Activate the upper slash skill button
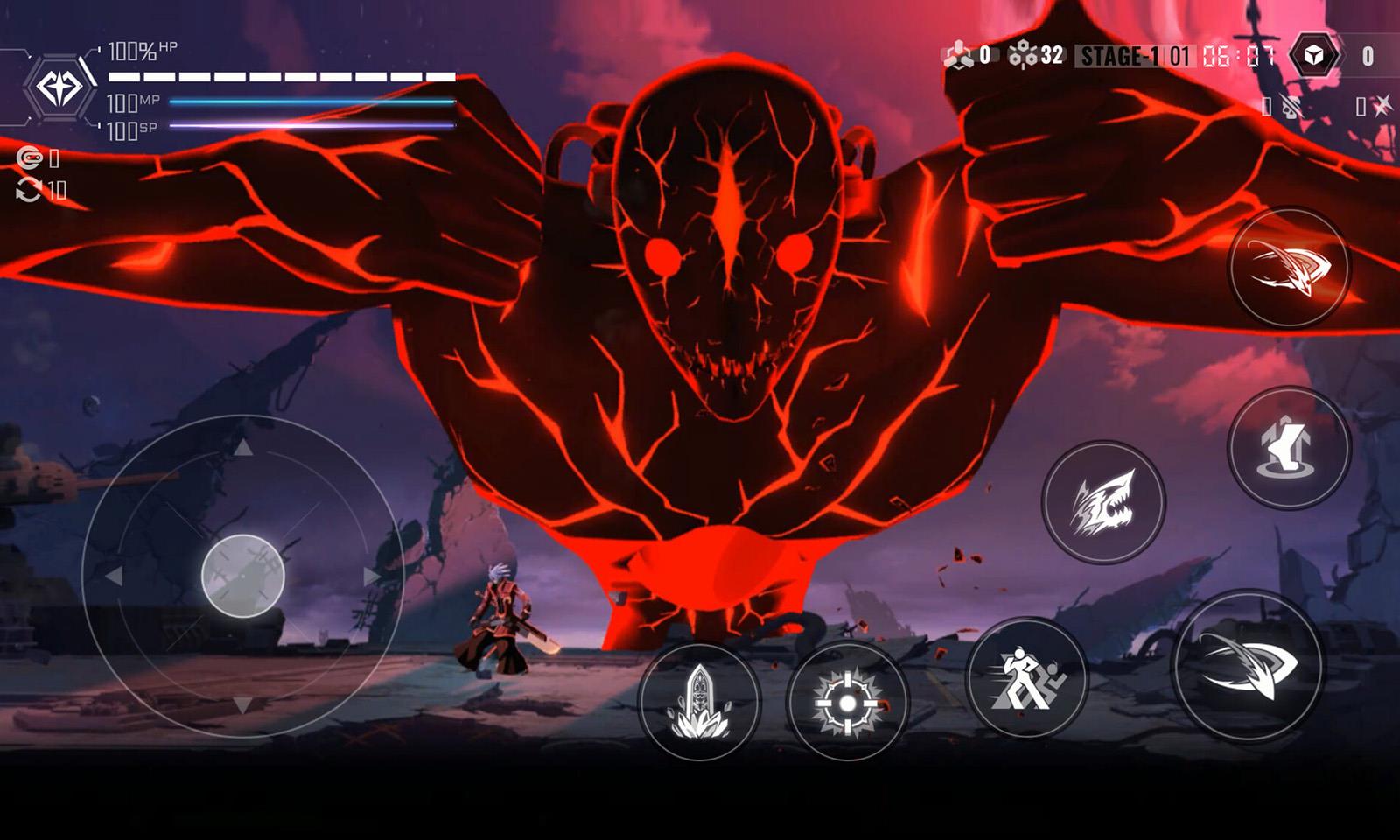1400x840 pixels. pos(1289,268)
